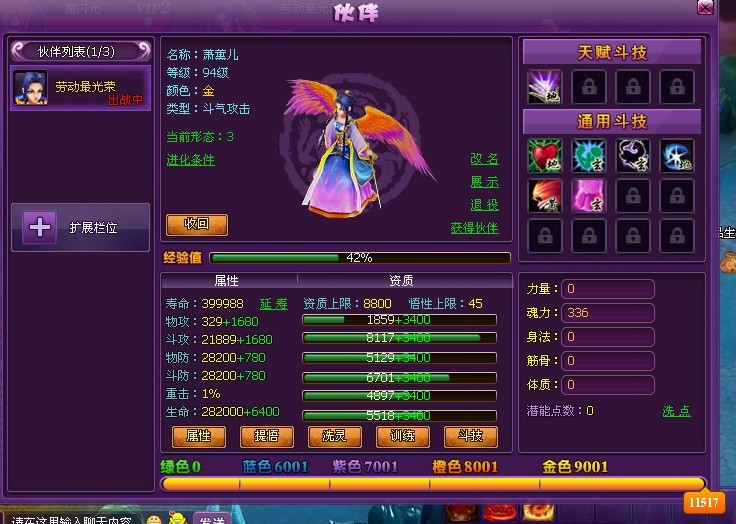Open the 属性 attributes button
736x524 pixels.
coord(198,436)
